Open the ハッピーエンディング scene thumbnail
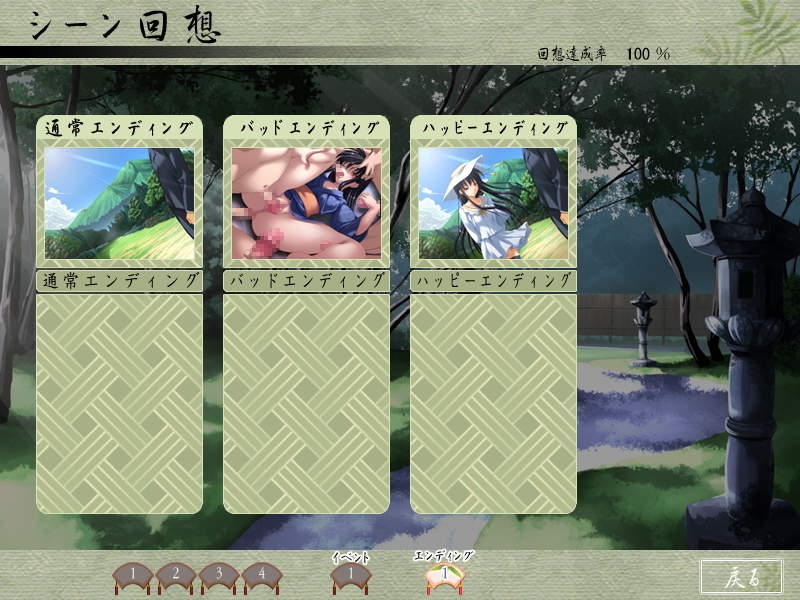Image resolution: width=800 pixels, height=600 pixels. [493, 204]
